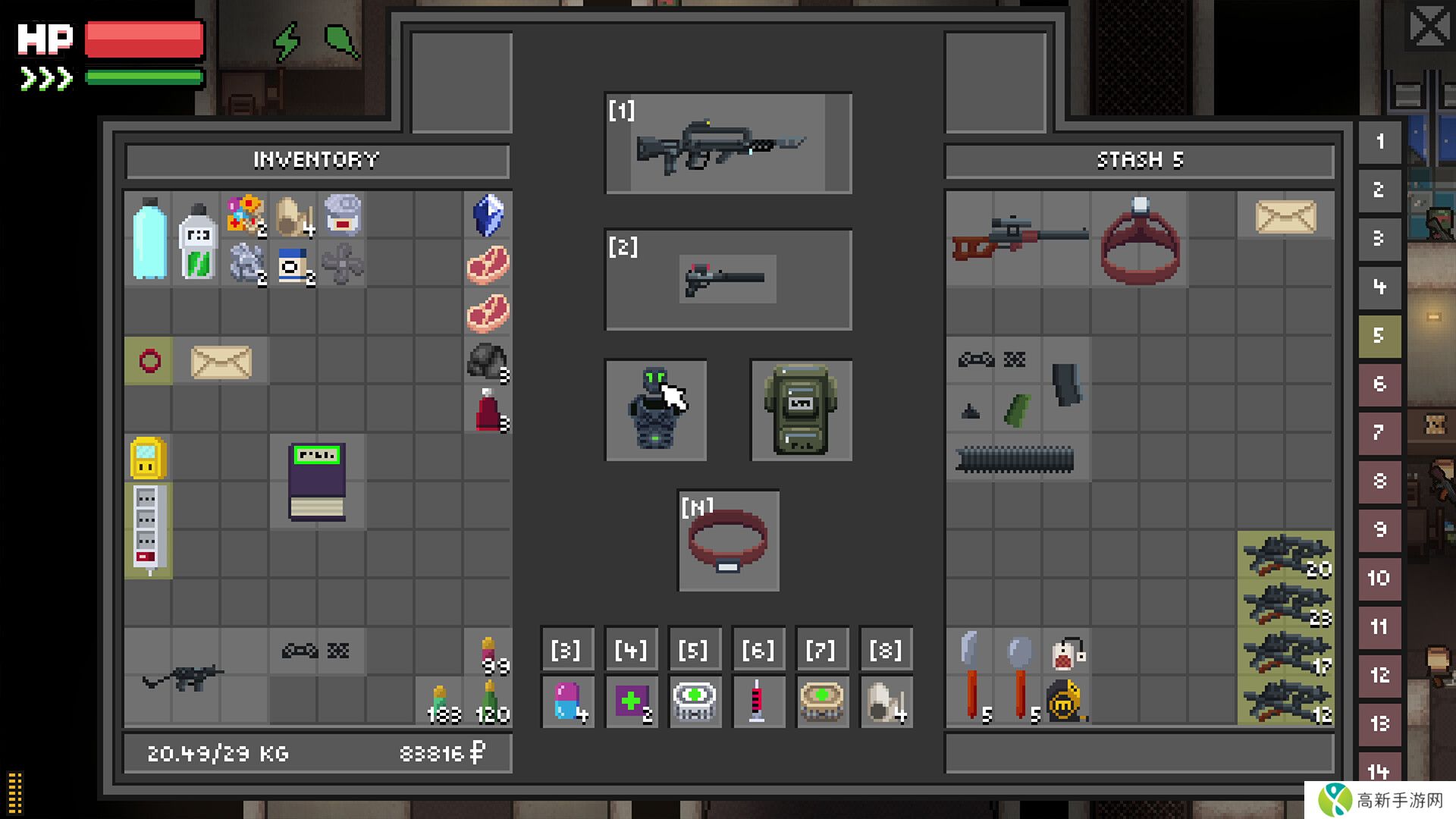
Task: Close the inventory with the X button
Action: point(1429,28)
